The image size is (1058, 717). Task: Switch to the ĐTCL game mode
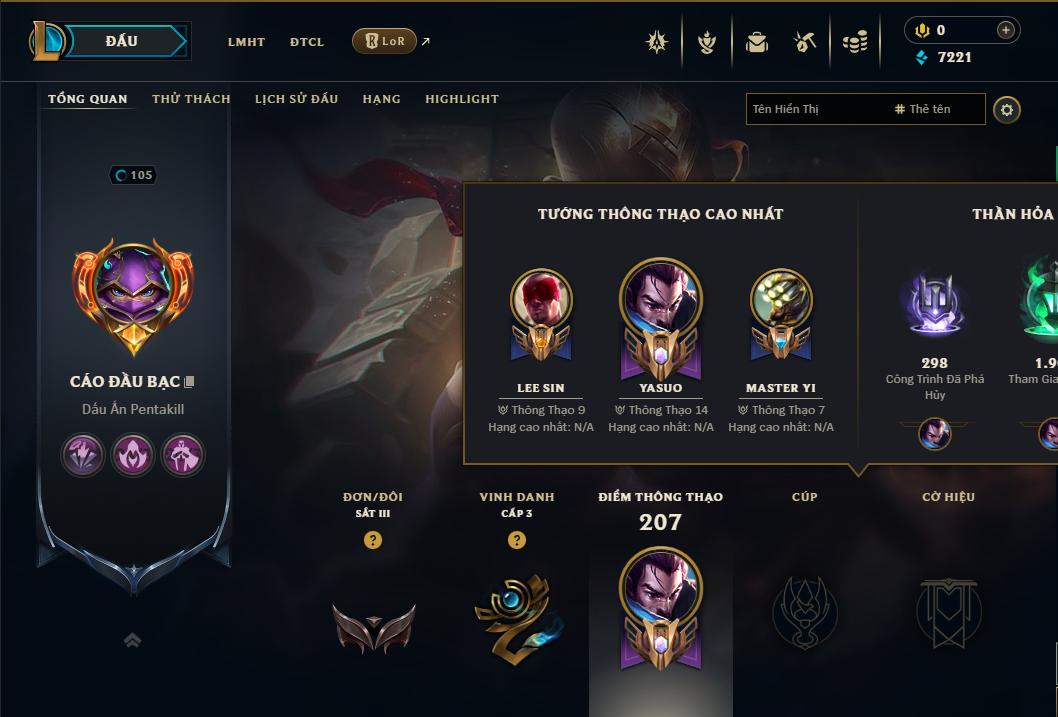pos(307,42)
